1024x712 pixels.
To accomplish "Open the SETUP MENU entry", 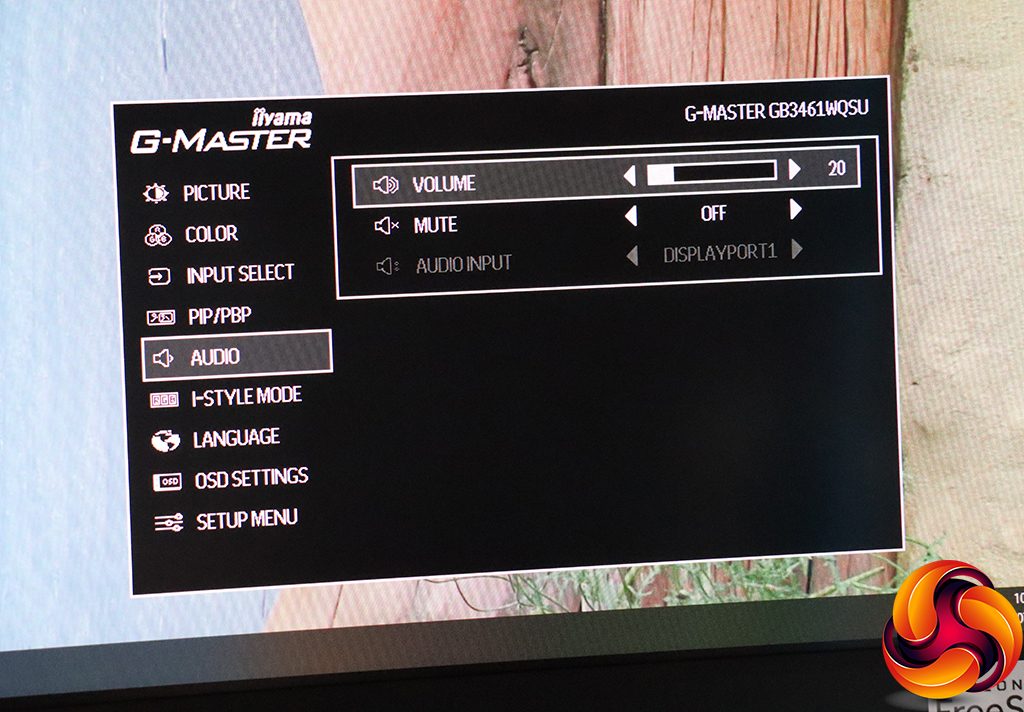I will pyautogui.click(x=246, y=520).
